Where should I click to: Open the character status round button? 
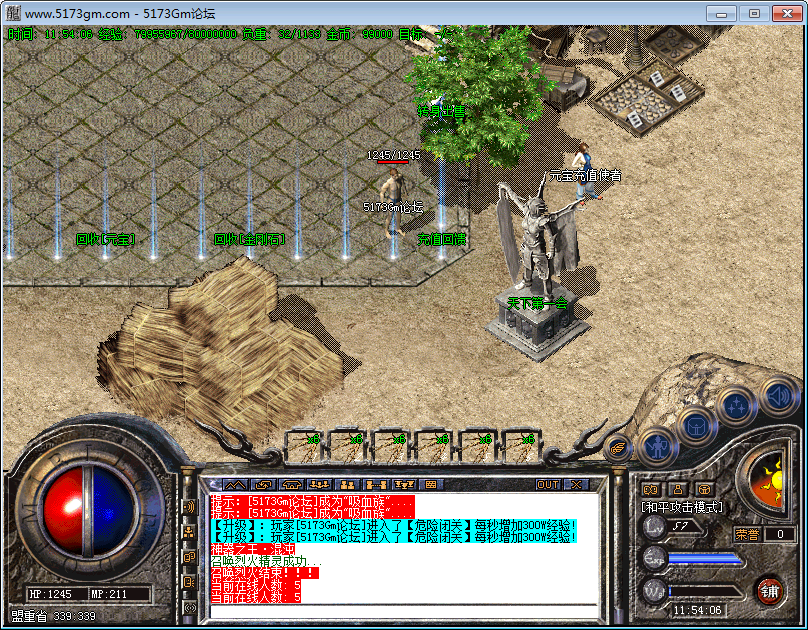(657, 446)
